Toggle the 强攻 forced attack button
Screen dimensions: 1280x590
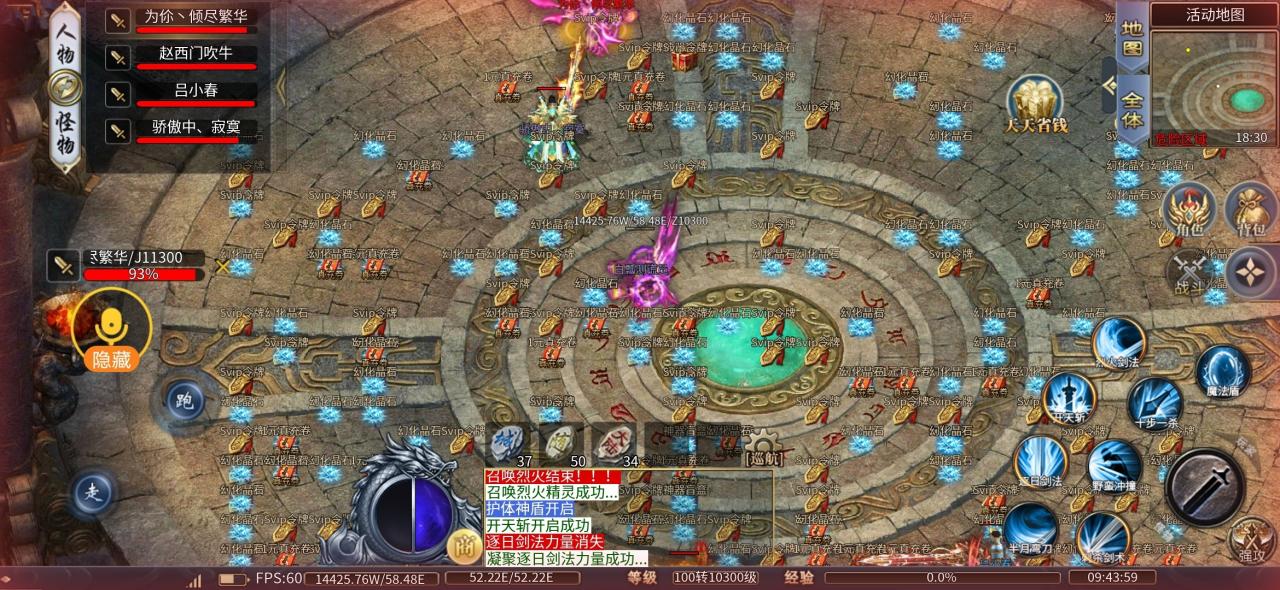click(1252, 541)
